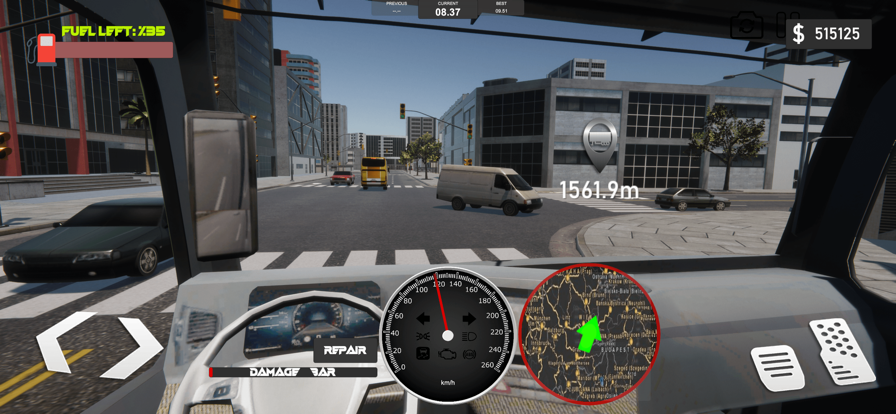The width and height of the screenshot is (896, 414).
Task: Steer right with the right arrow
Action: [x=135, y=346]
